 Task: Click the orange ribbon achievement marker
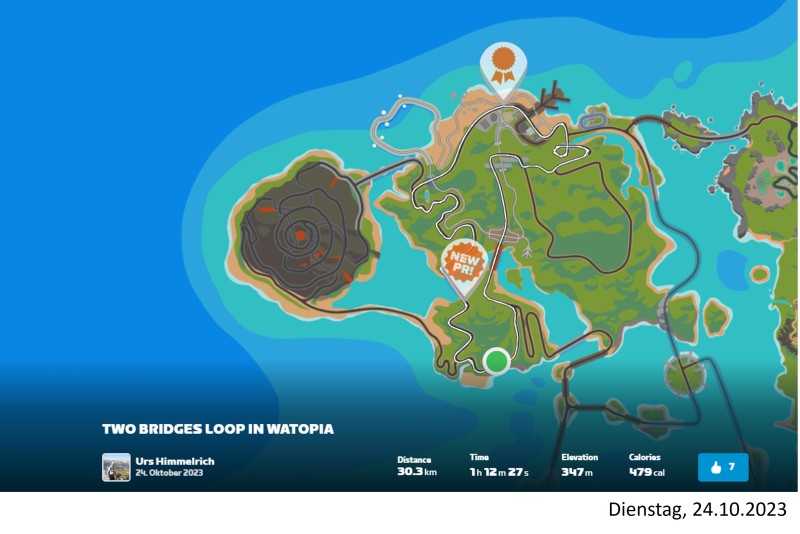click(x=503, y=65)
